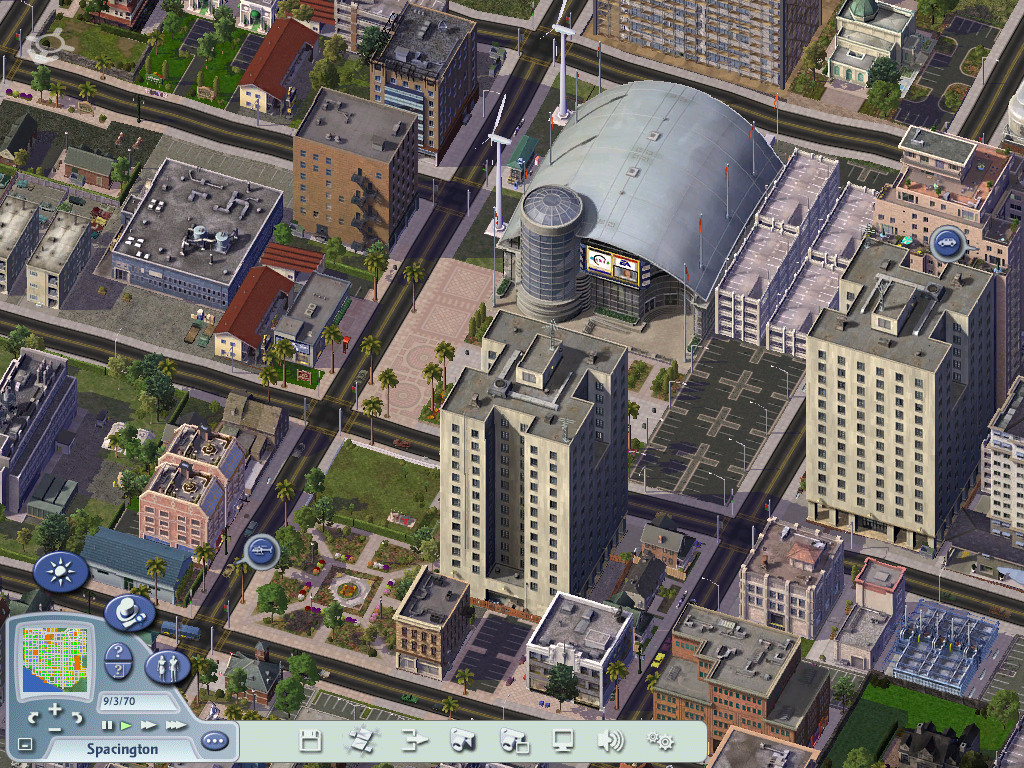Click the car mission bubble icon
The height and width of the screenshot is (768, 1024).
946,243
